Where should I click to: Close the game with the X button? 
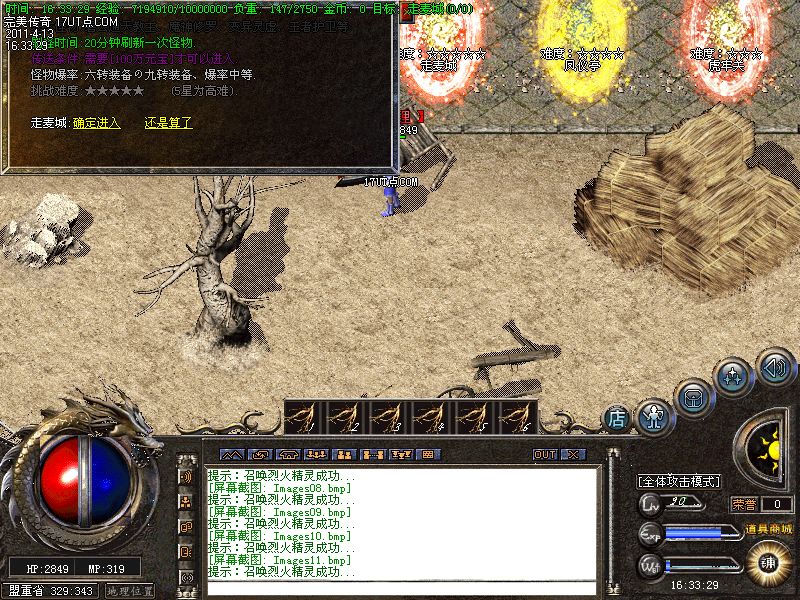click(572, 454)
